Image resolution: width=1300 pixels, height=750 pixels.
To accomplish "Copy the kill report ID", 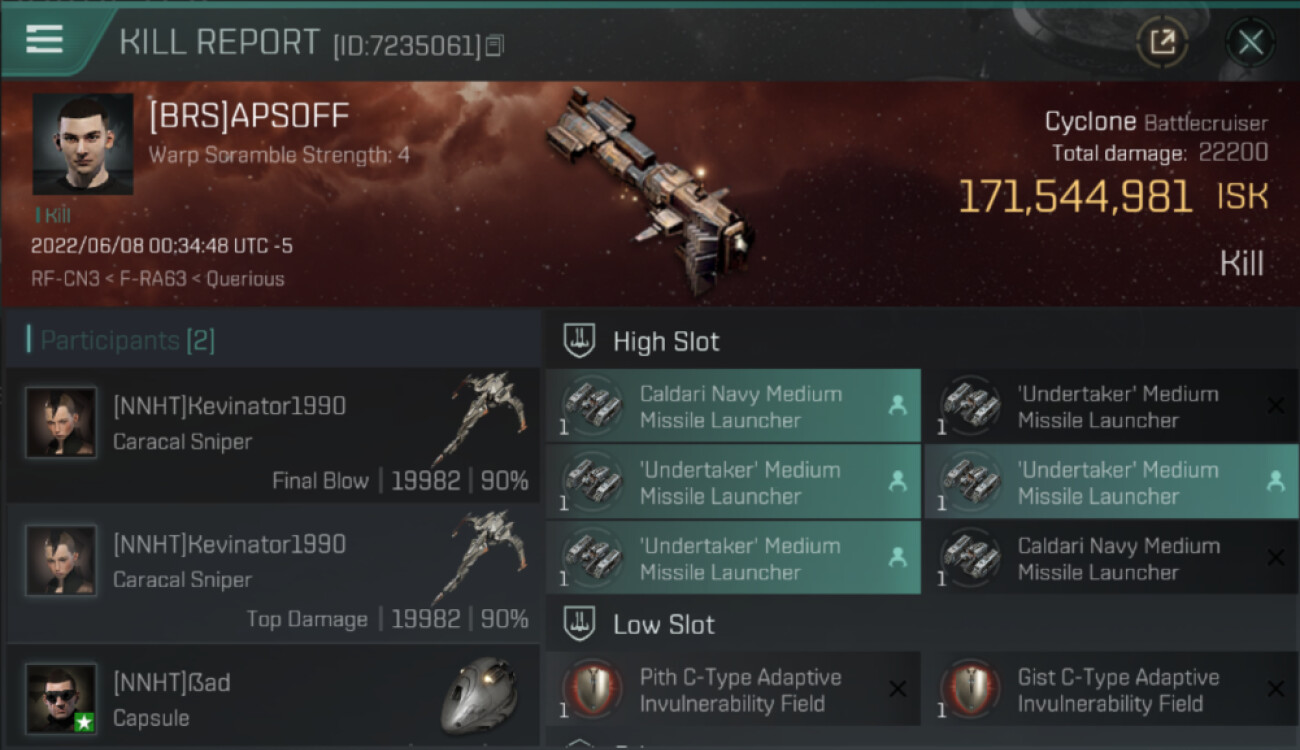I will (x=496, y=46).
